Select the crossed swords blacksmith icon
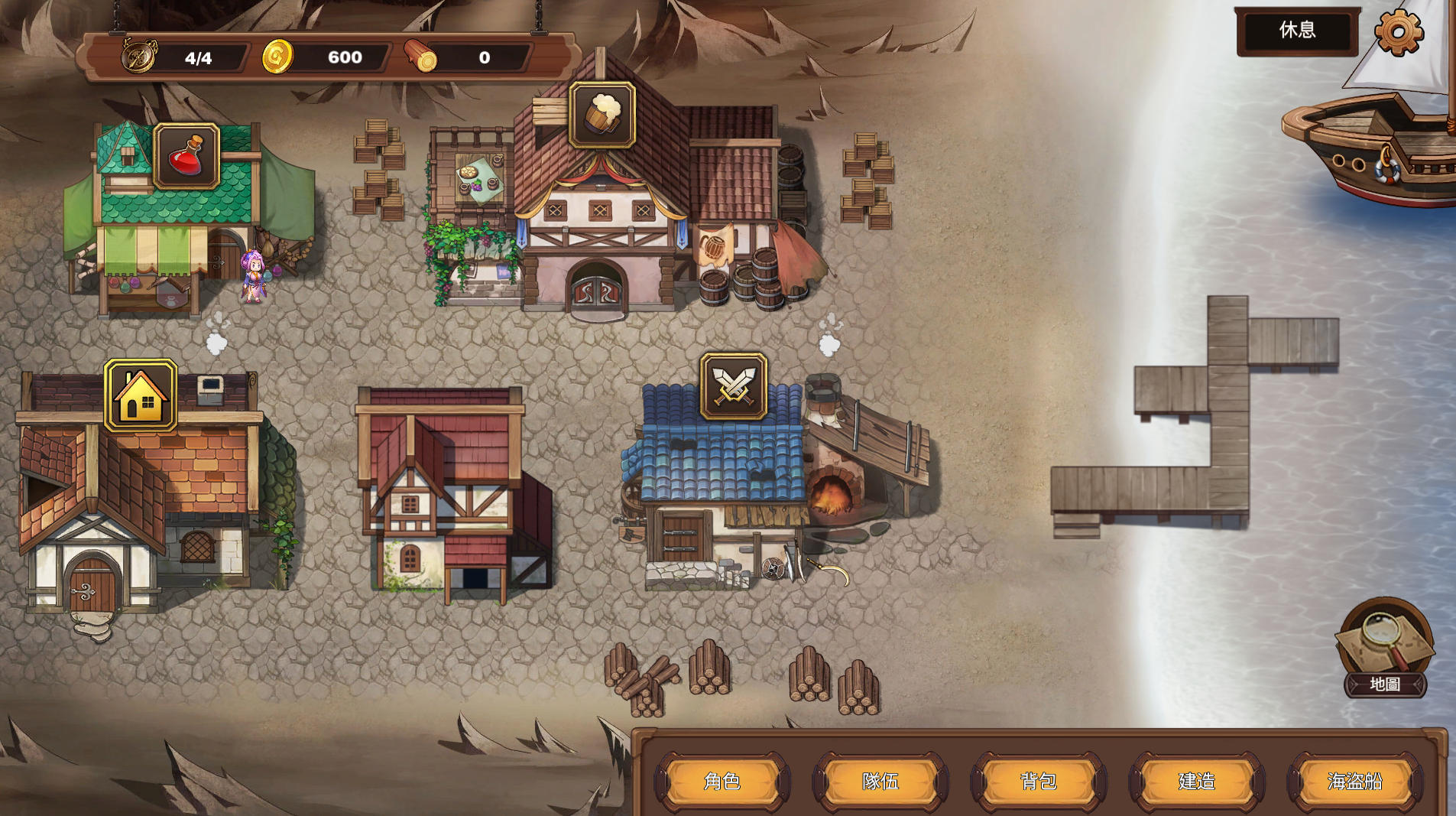Viewport: 1456px width, 816px height. pyautogui.click(x=734, y=386)
